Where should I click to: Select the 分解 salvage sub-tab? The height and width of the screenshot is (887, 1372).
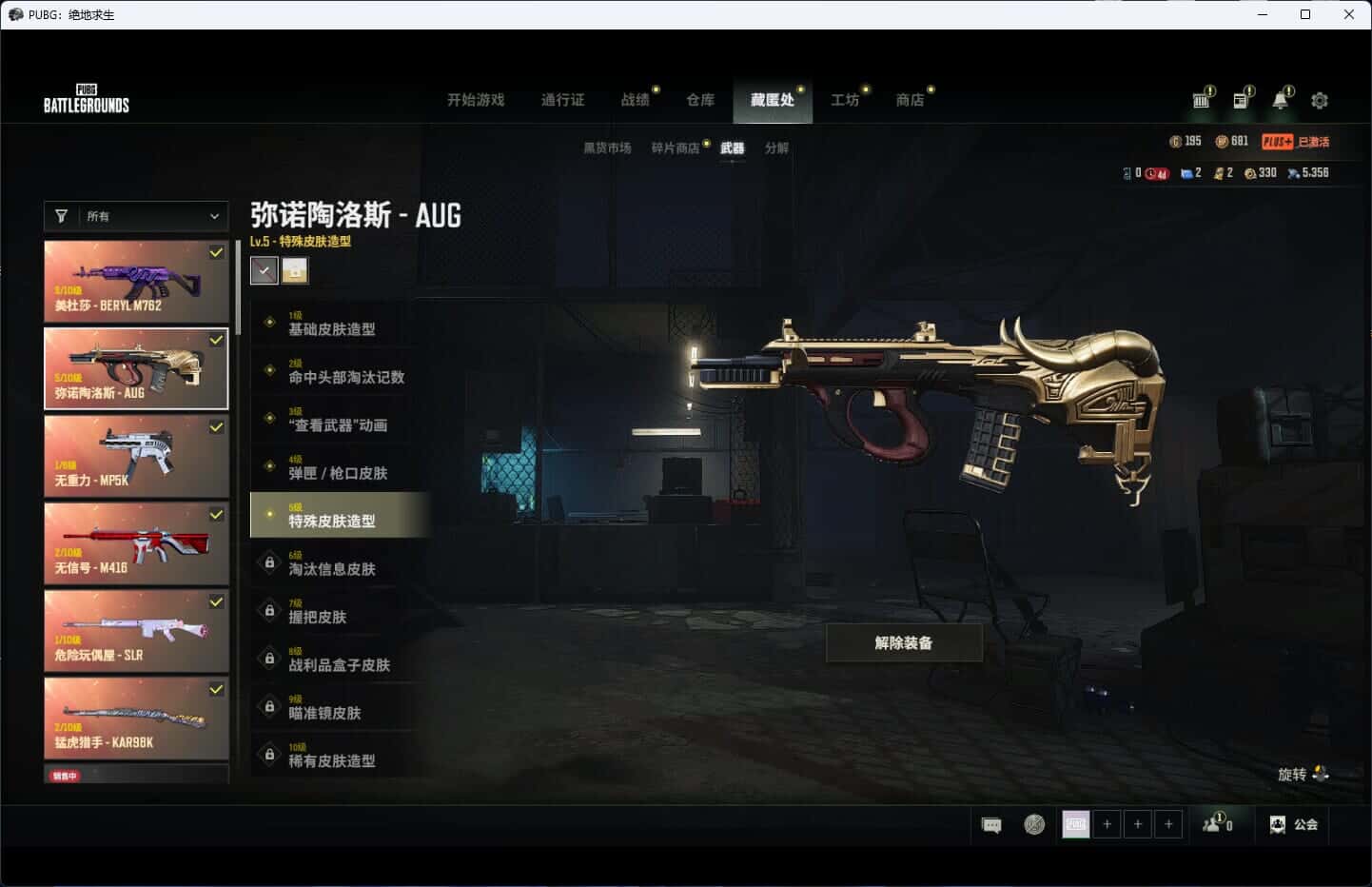pos(776,148)
